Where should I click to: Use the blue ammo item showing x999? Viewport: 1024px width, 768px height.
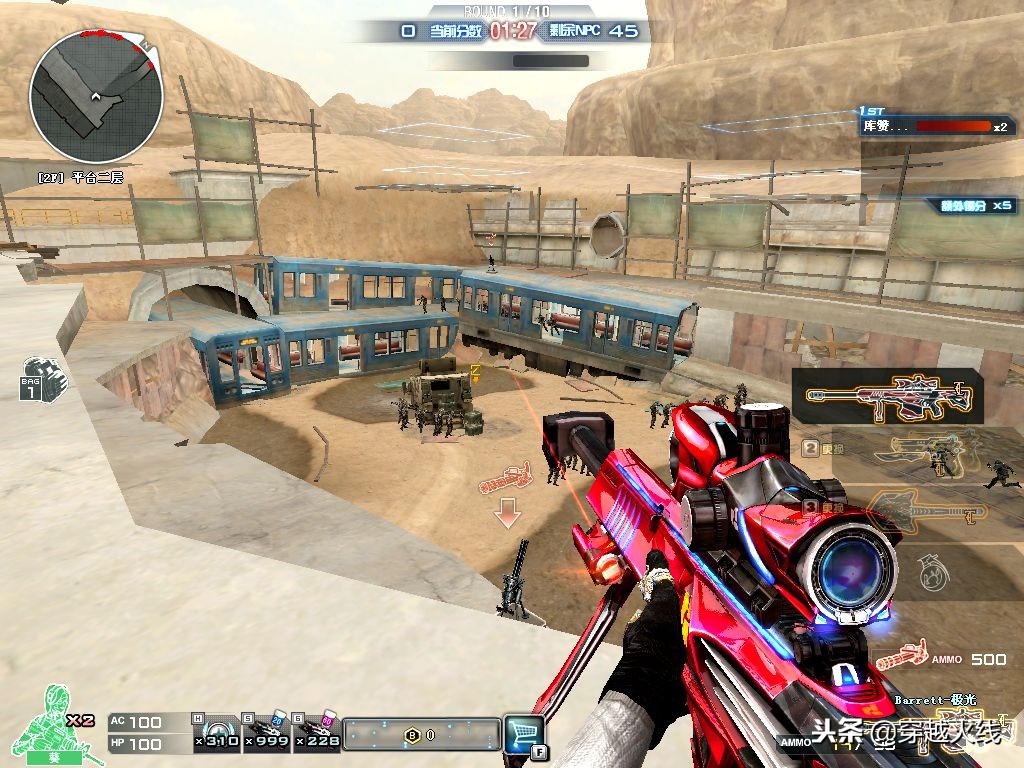click(x=267, y=732)
